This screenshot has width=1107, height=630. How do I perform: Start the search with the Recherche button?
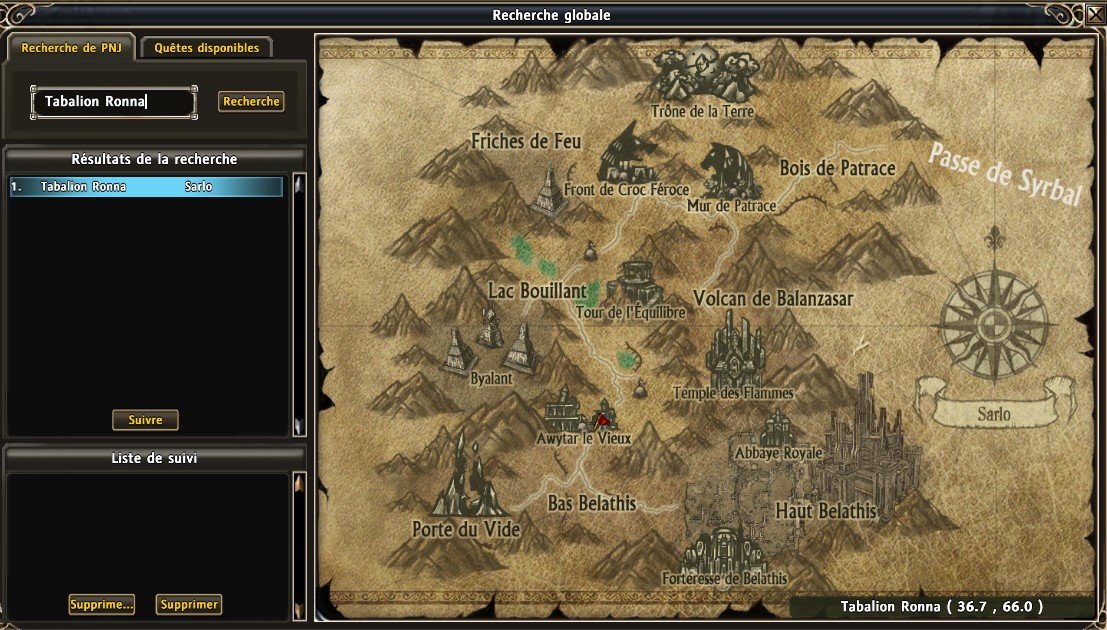251,102
